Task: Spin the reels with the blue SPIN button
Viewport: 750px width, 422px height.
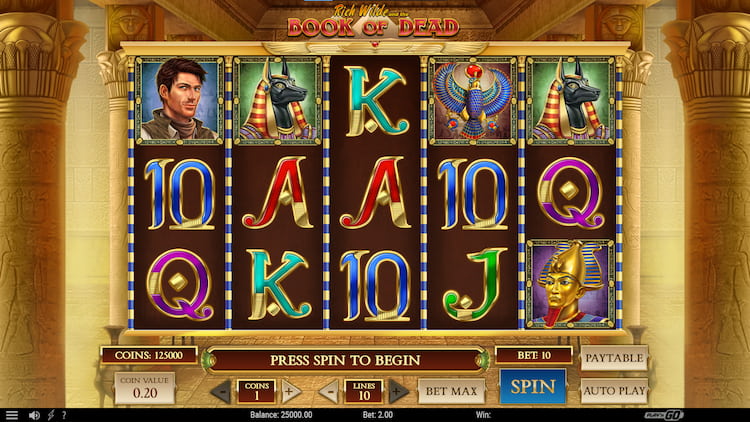Action: (x=532, y=387)
